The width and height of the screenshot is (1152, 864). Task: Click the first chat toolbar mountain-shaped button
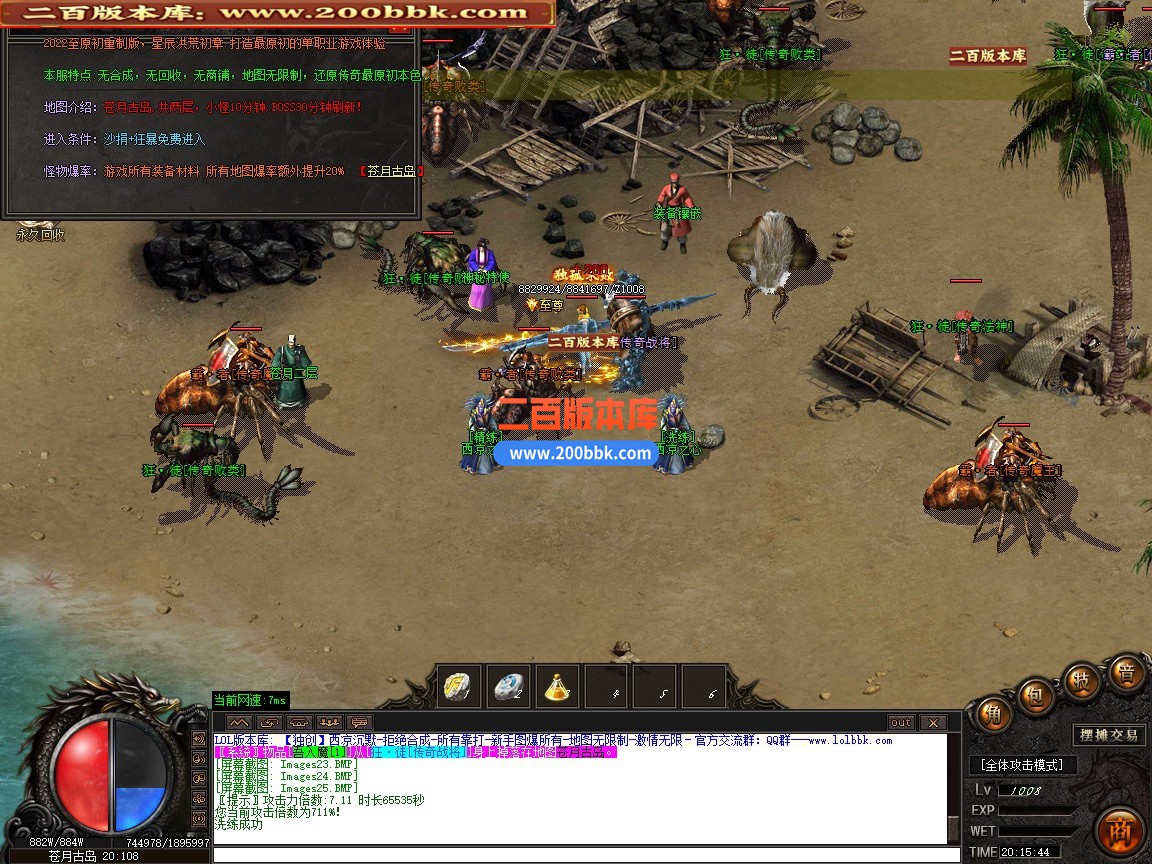pyautogui.click(x=238, y=722)
